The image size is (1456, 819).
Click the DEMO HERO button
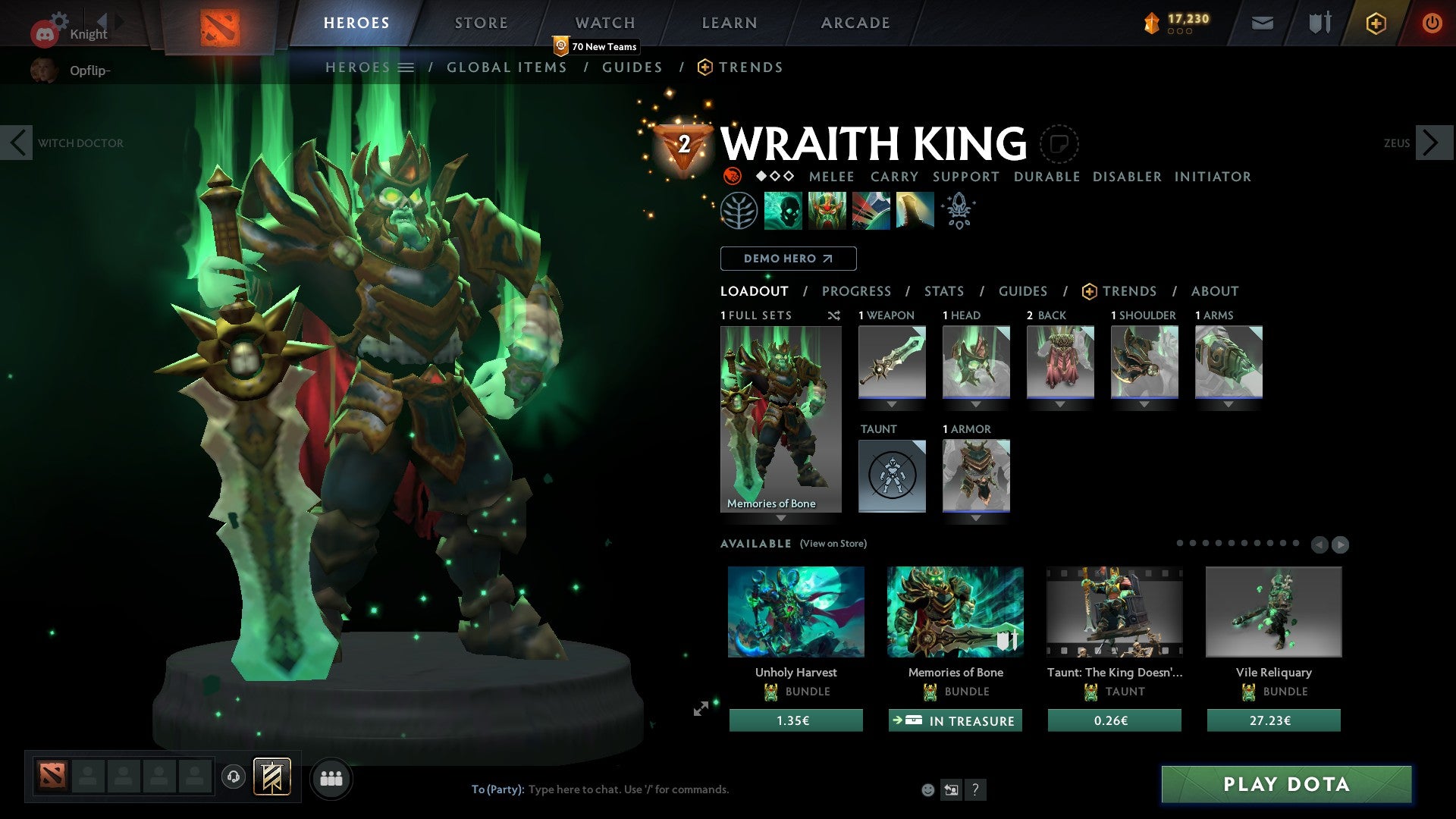coord(788,259)
